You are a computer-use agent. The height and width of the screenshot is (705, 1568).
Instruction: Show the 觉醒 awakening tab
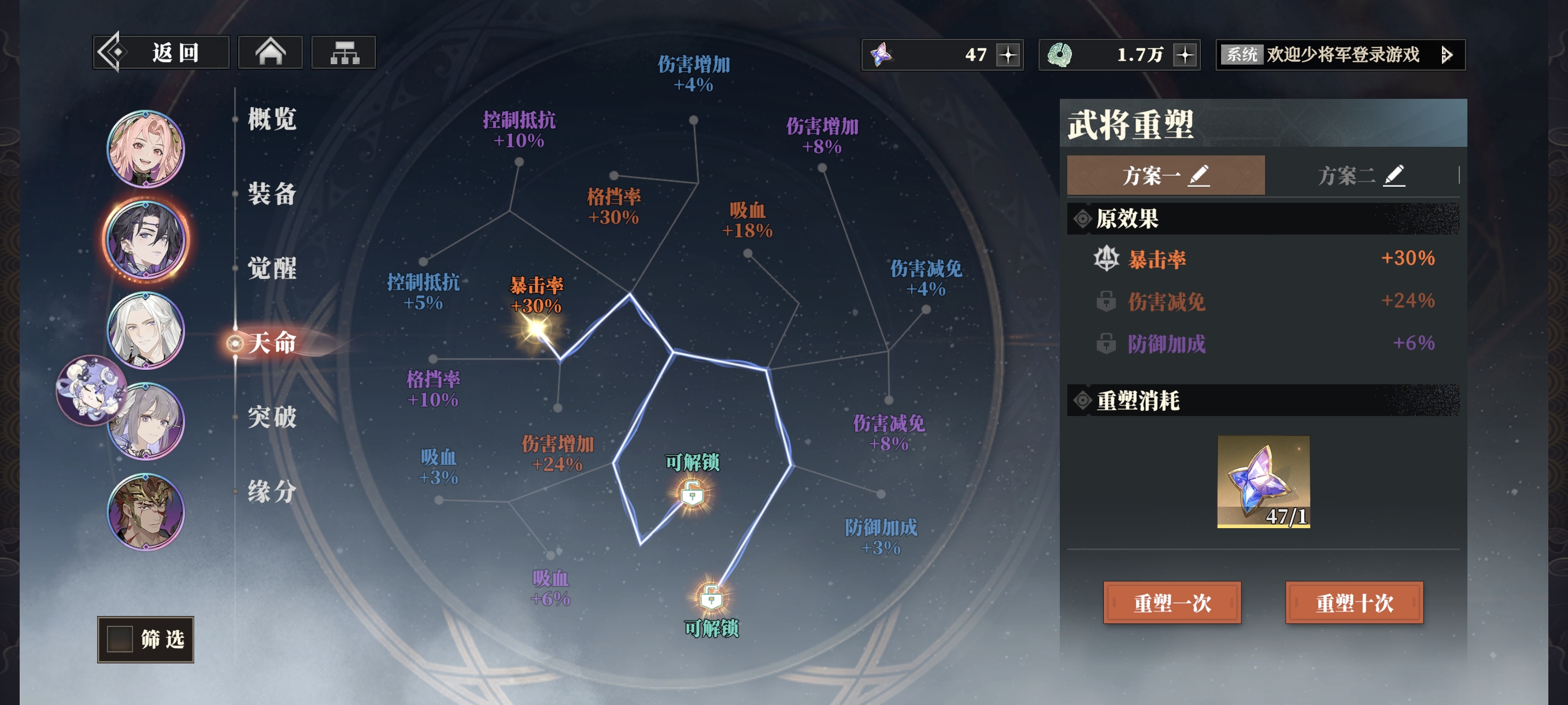point(272,268)
